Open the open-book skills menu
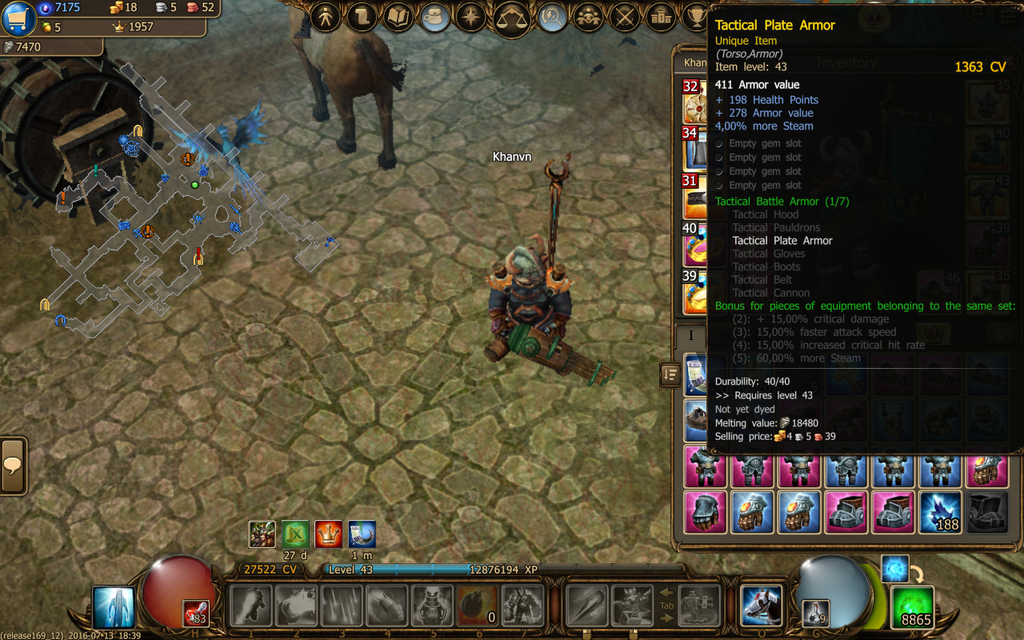 [x=398, y=17]
